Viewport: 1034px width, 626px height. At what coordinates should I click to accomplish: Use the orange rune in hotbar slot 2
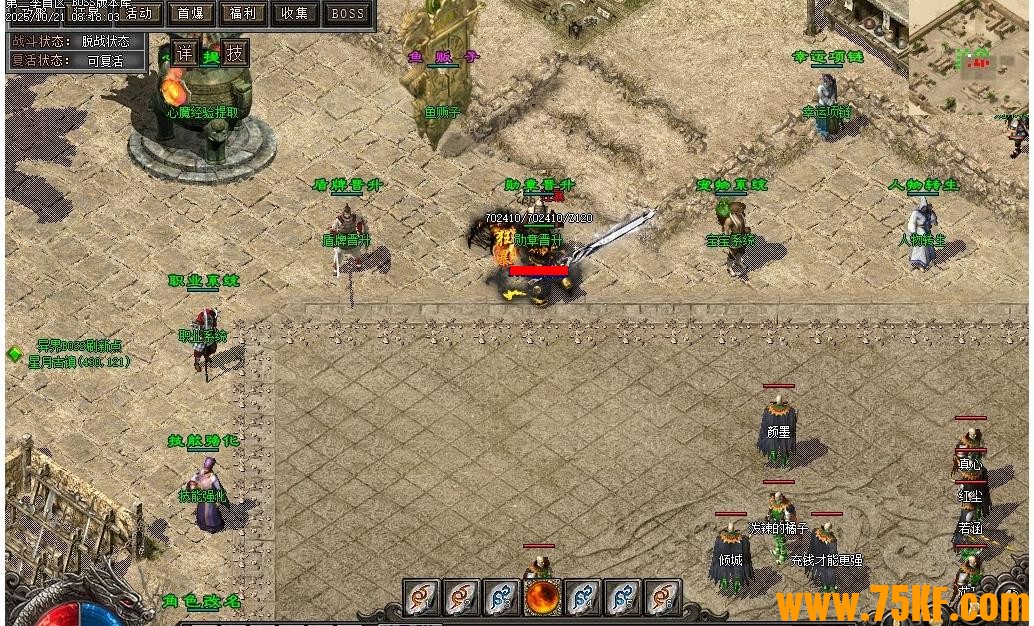pos(462,598)
